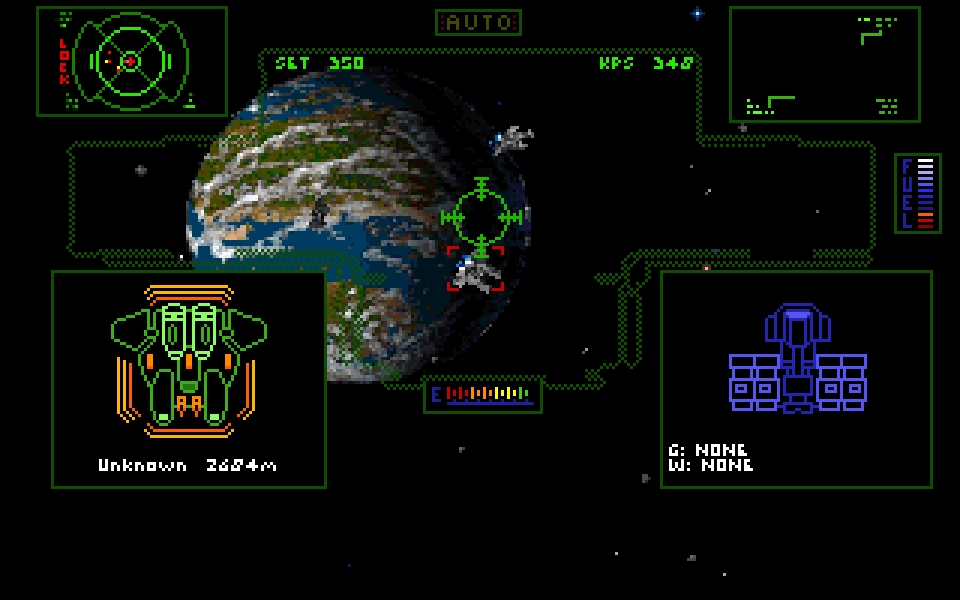960x600 pixels.
Task: Open the blue ship weapons display
Action: point(797,360)
